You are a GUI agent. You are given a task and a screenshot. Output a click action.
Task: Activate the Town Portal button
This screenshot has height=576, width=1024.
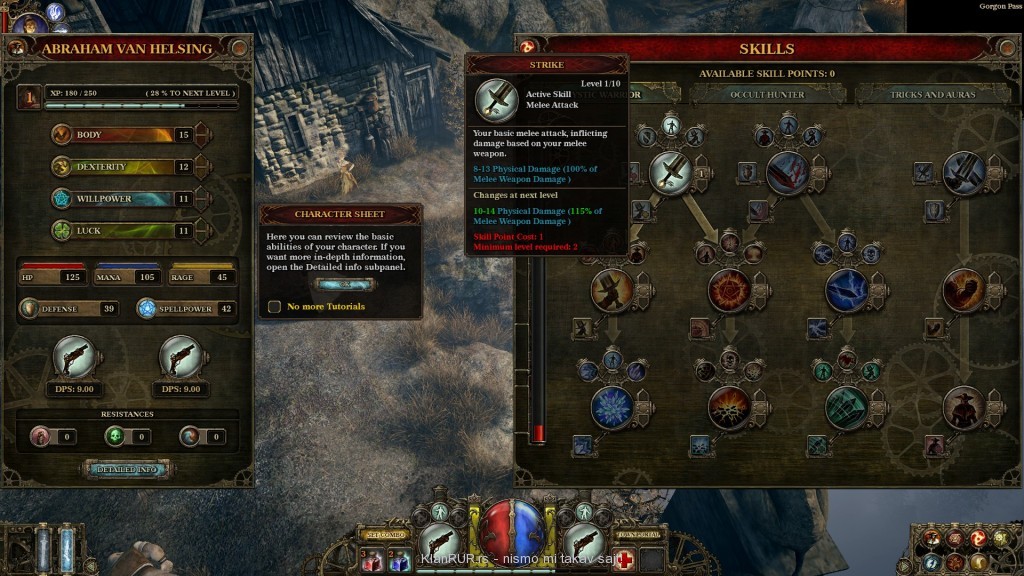click(x=640, y=535)
